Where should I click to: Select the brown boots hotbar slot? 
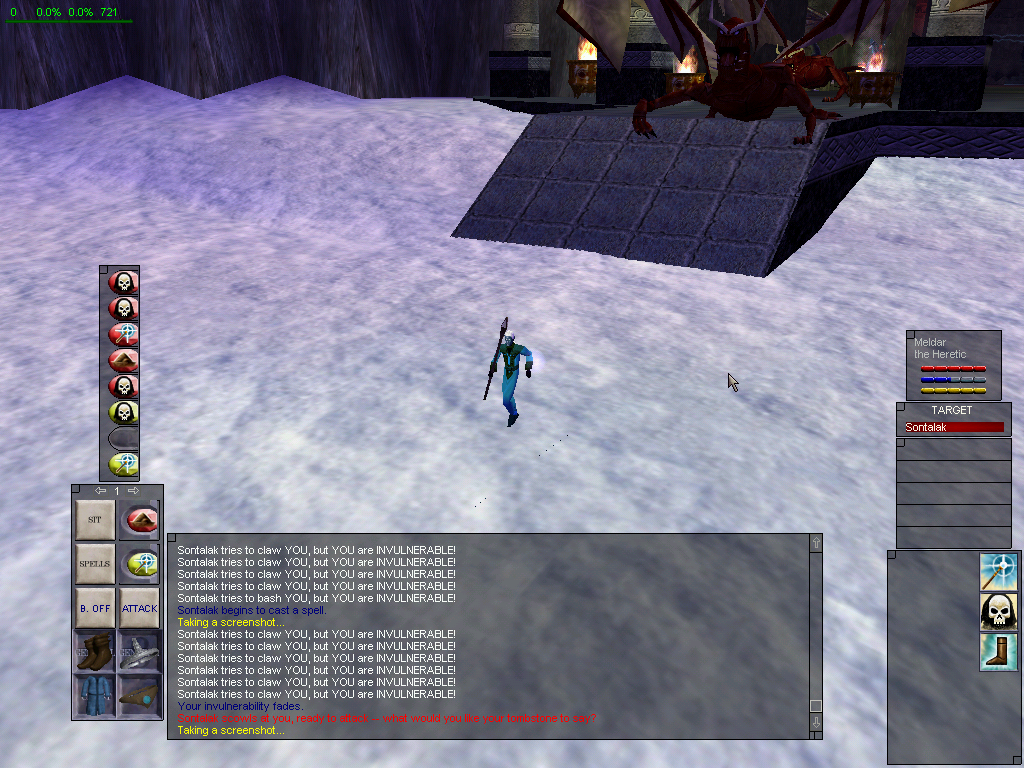coord(95,651)
